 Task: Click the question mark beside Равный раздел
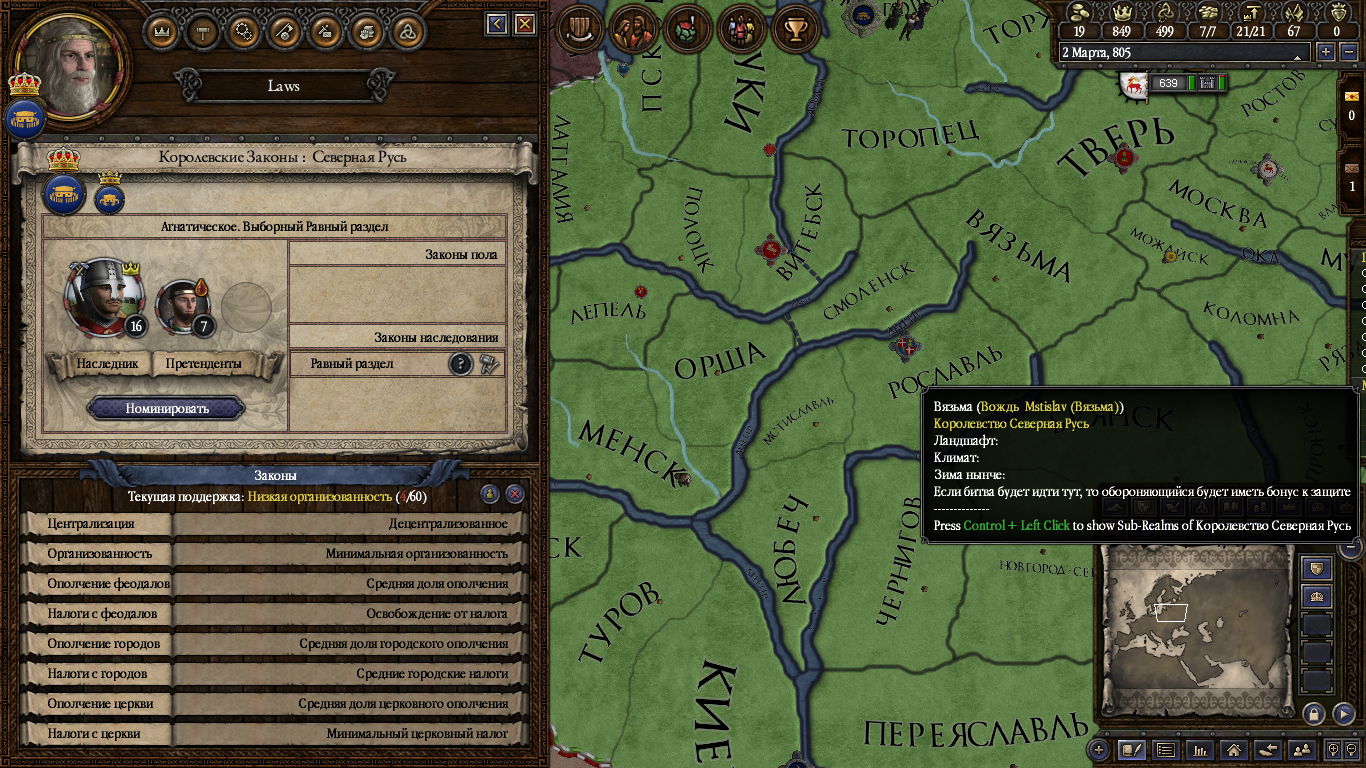[x=460, y=364]
